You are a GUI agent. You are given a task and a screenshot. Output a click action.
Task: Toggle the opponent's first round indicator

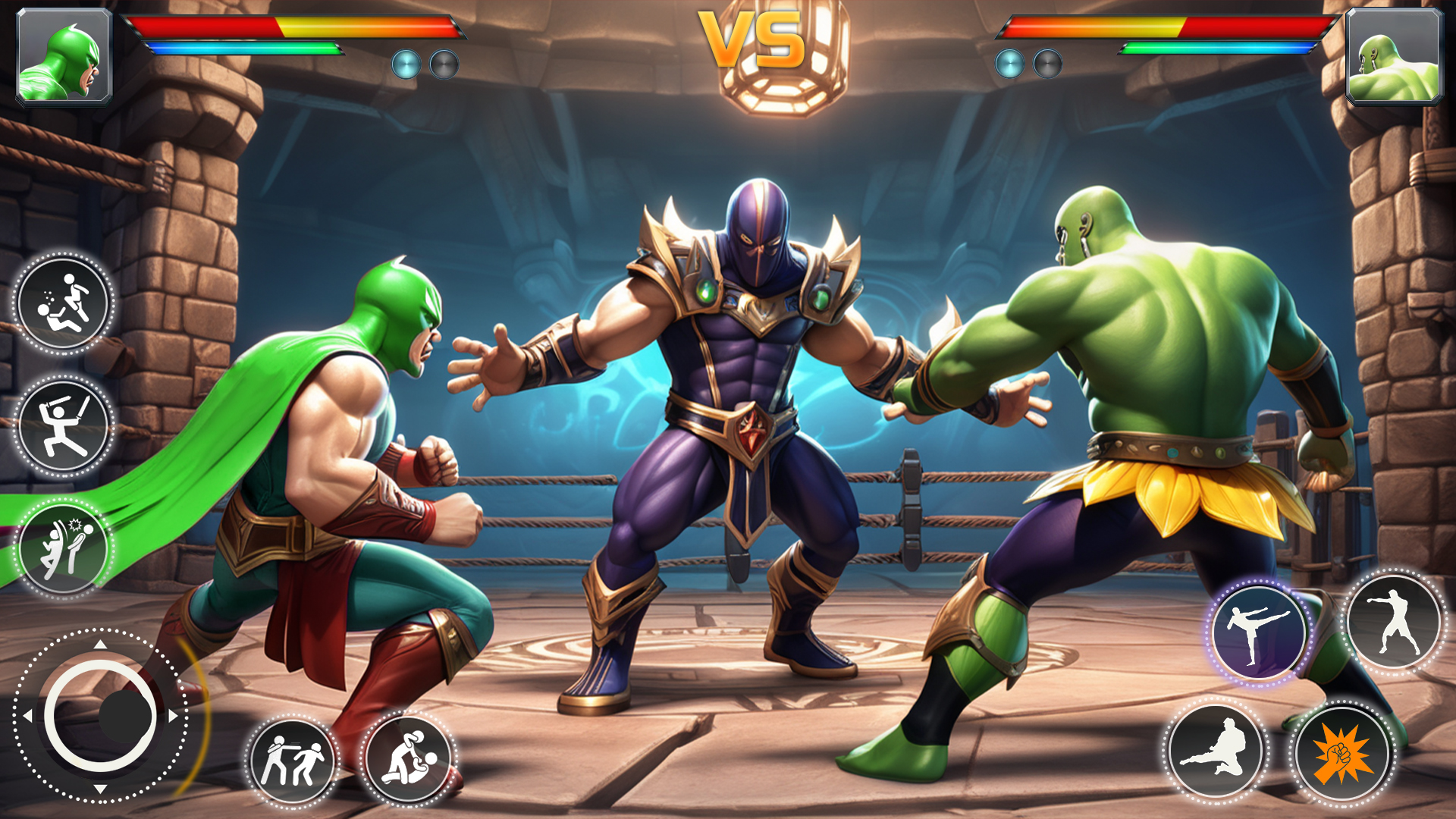[x=1011, y=64]
